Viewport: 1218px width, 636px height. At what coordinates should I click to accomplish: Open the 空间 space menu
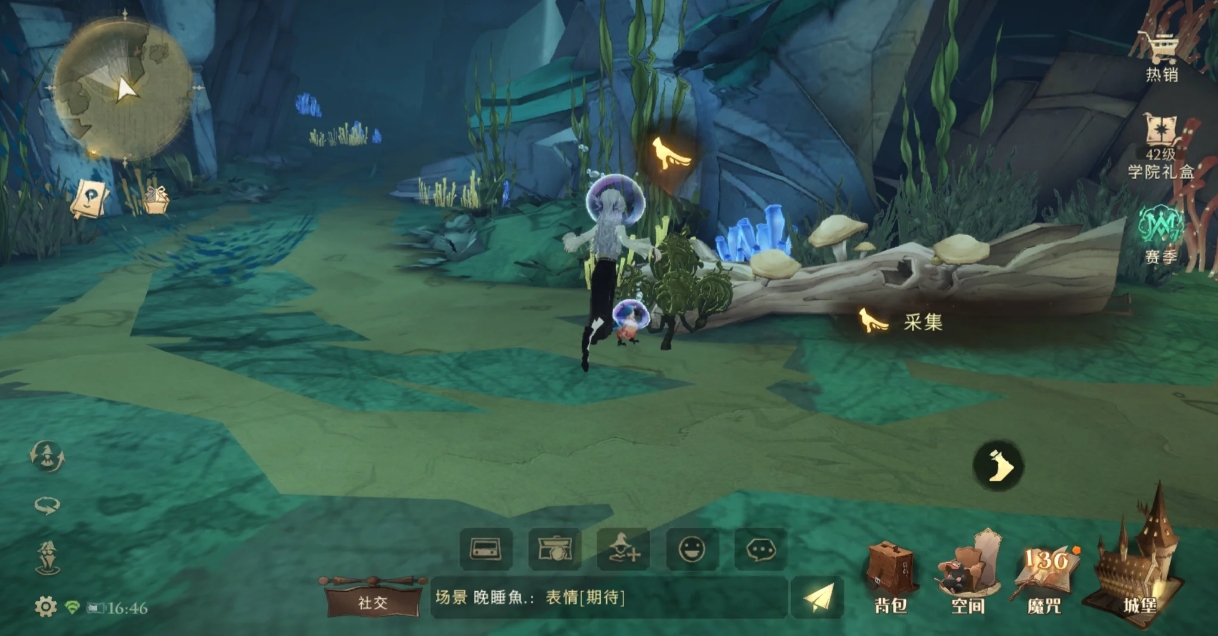[967, 575]
